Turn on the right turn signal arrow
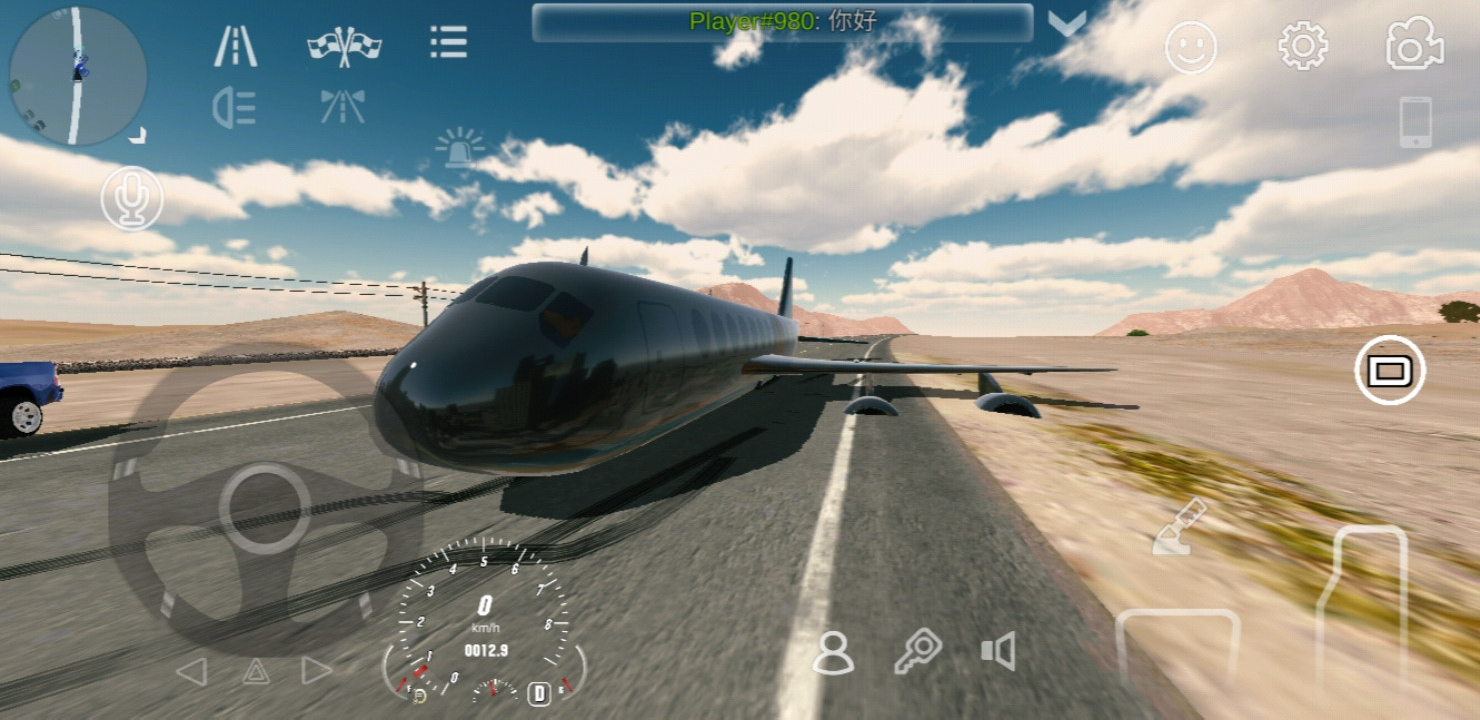 317,670
